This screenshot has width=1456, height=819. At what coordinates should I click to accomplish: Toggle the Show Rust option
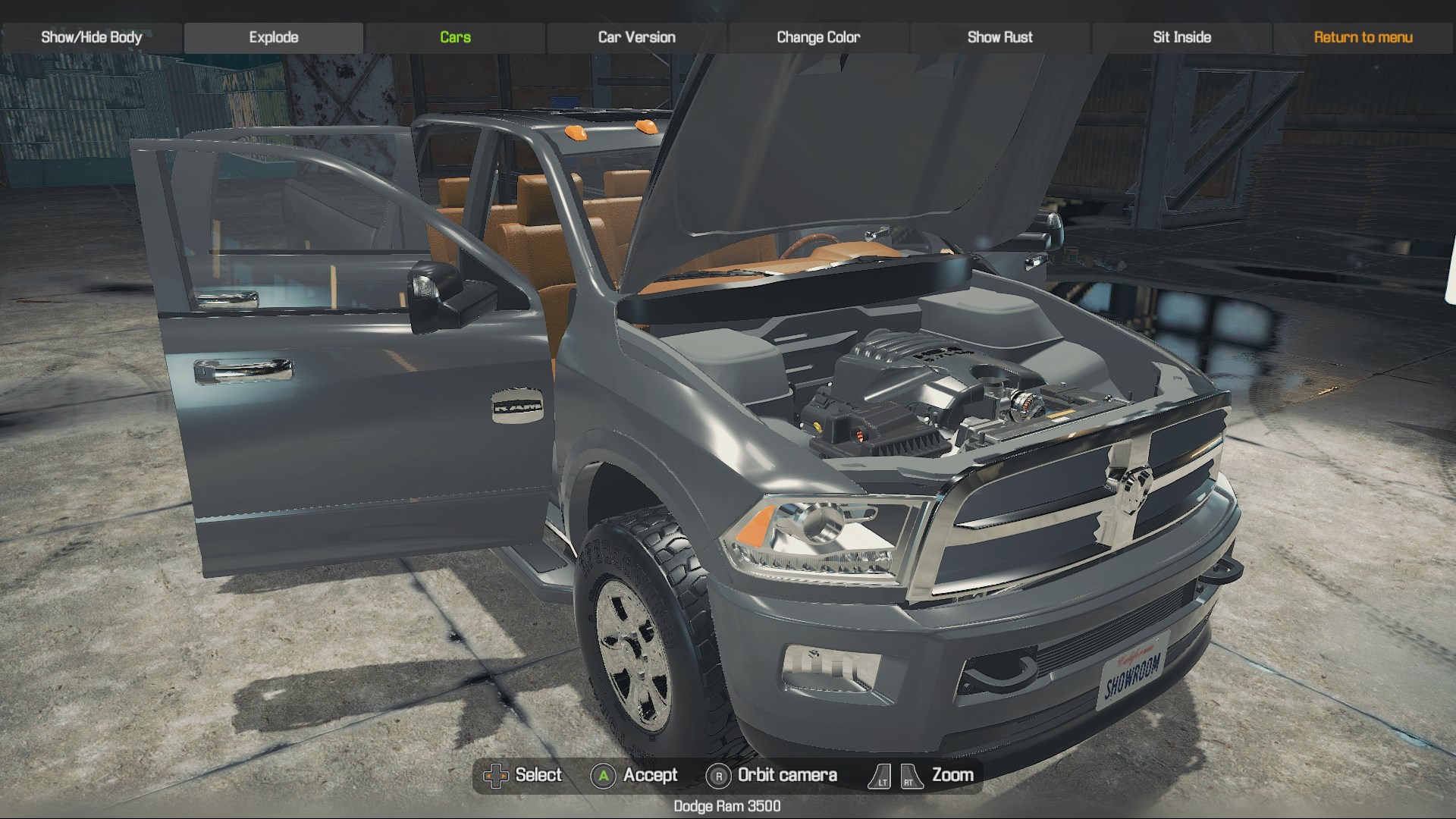(999, 37)
